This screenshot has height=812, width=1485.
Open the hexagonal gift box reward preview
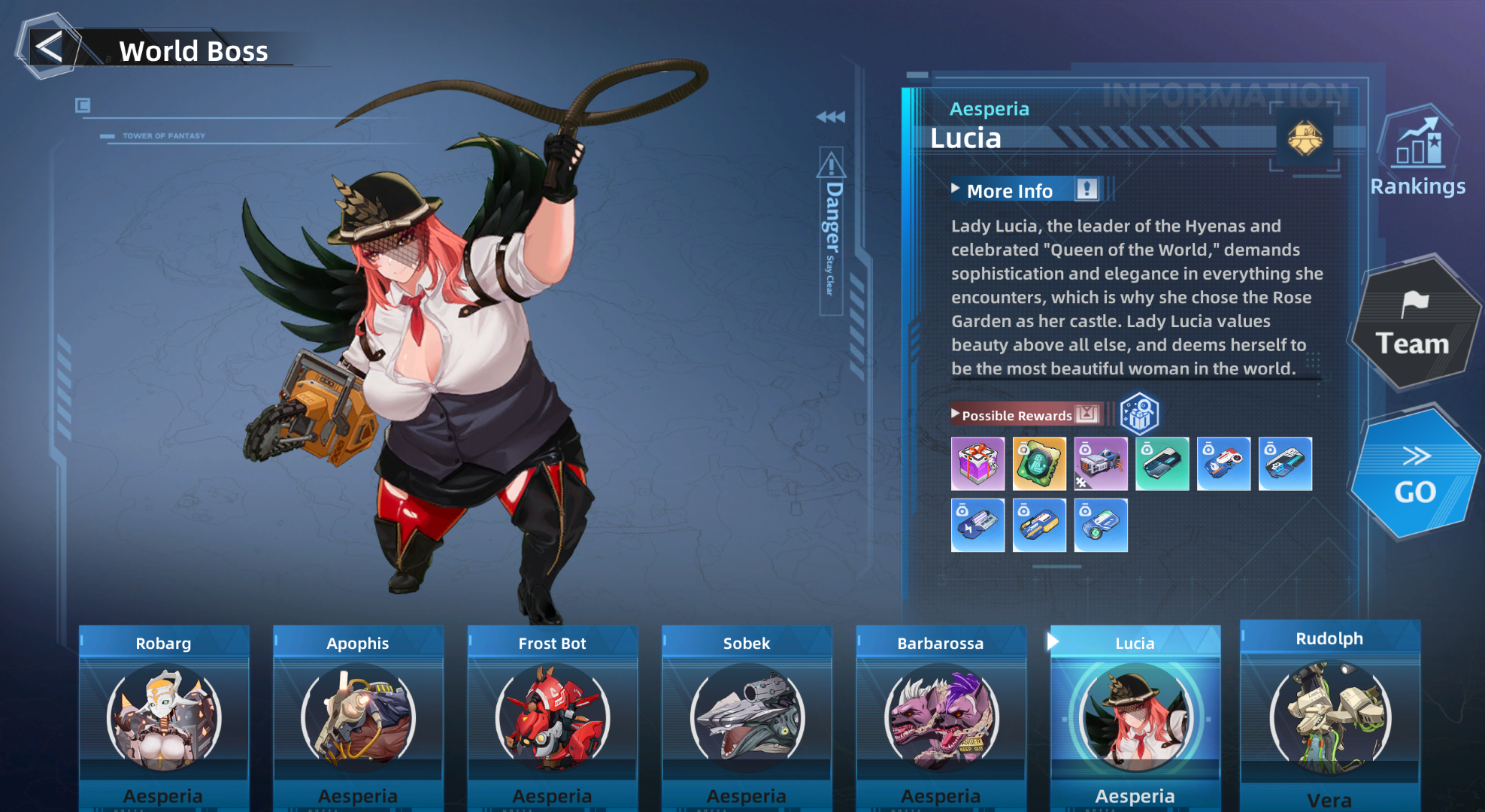[1139, 414]
